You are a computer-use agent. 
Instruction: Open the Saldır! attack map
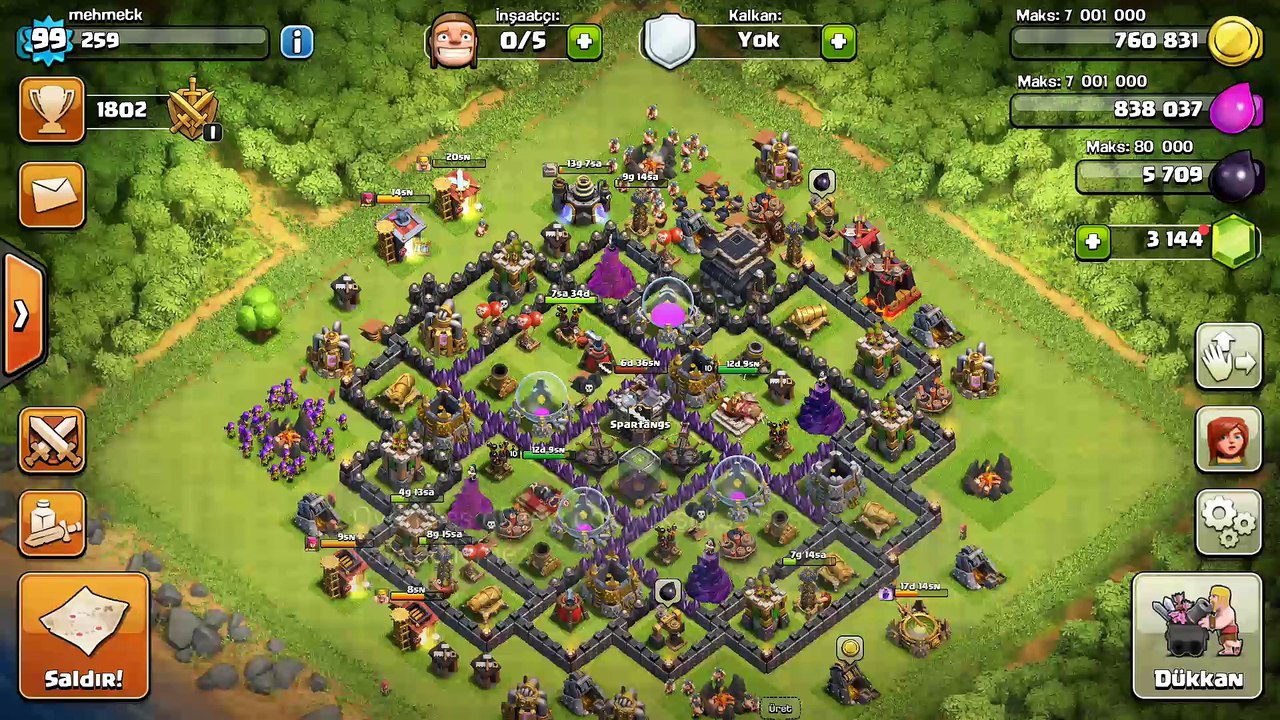click(84, 636)
